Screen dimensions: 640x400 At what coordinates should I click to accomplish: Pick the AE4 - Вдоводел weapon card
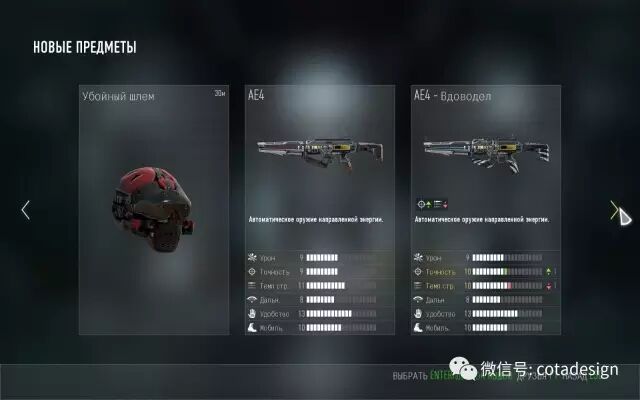486,209
